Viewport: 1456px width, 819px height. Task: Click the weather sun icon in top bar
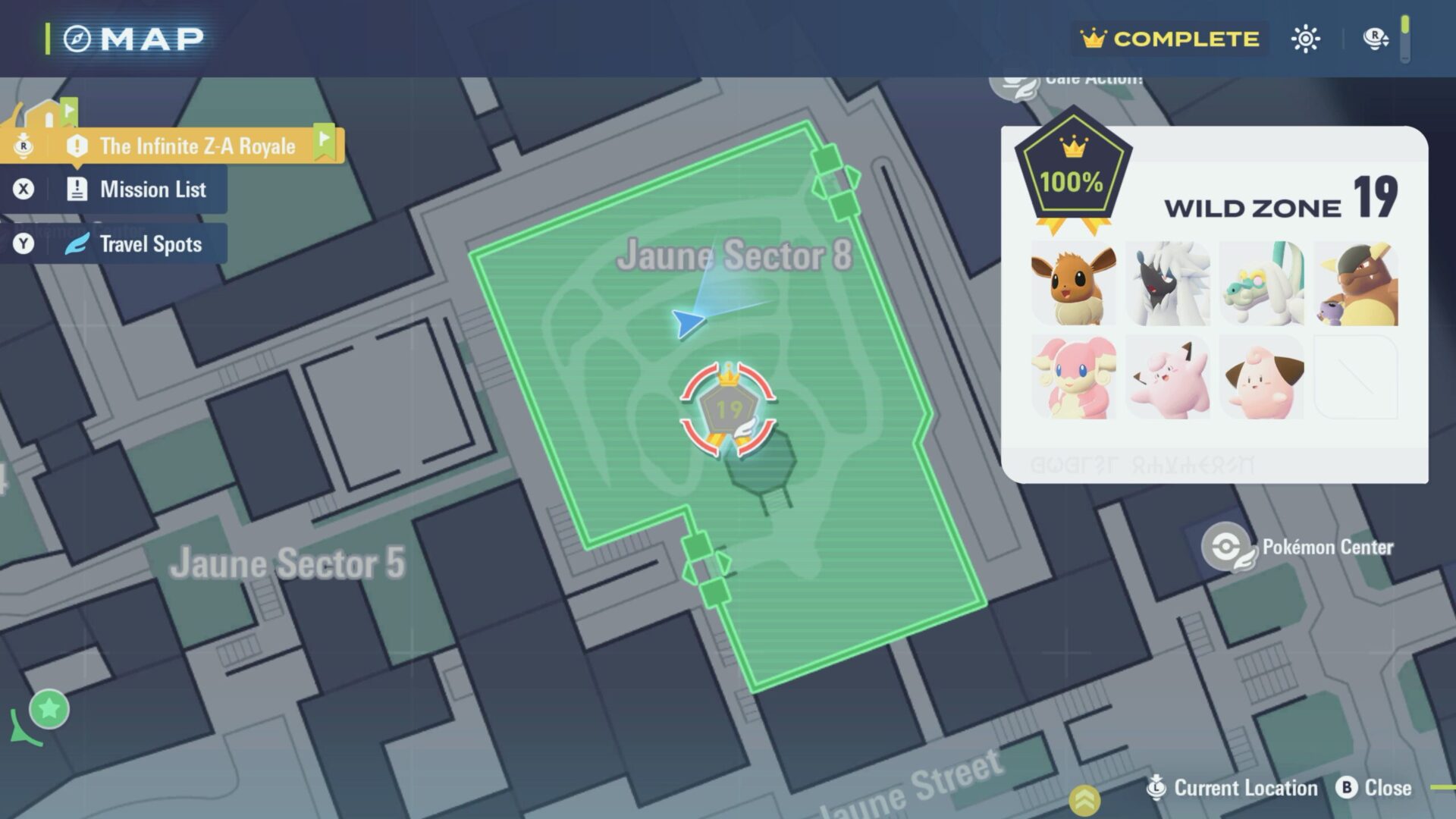click(1306, 38)
